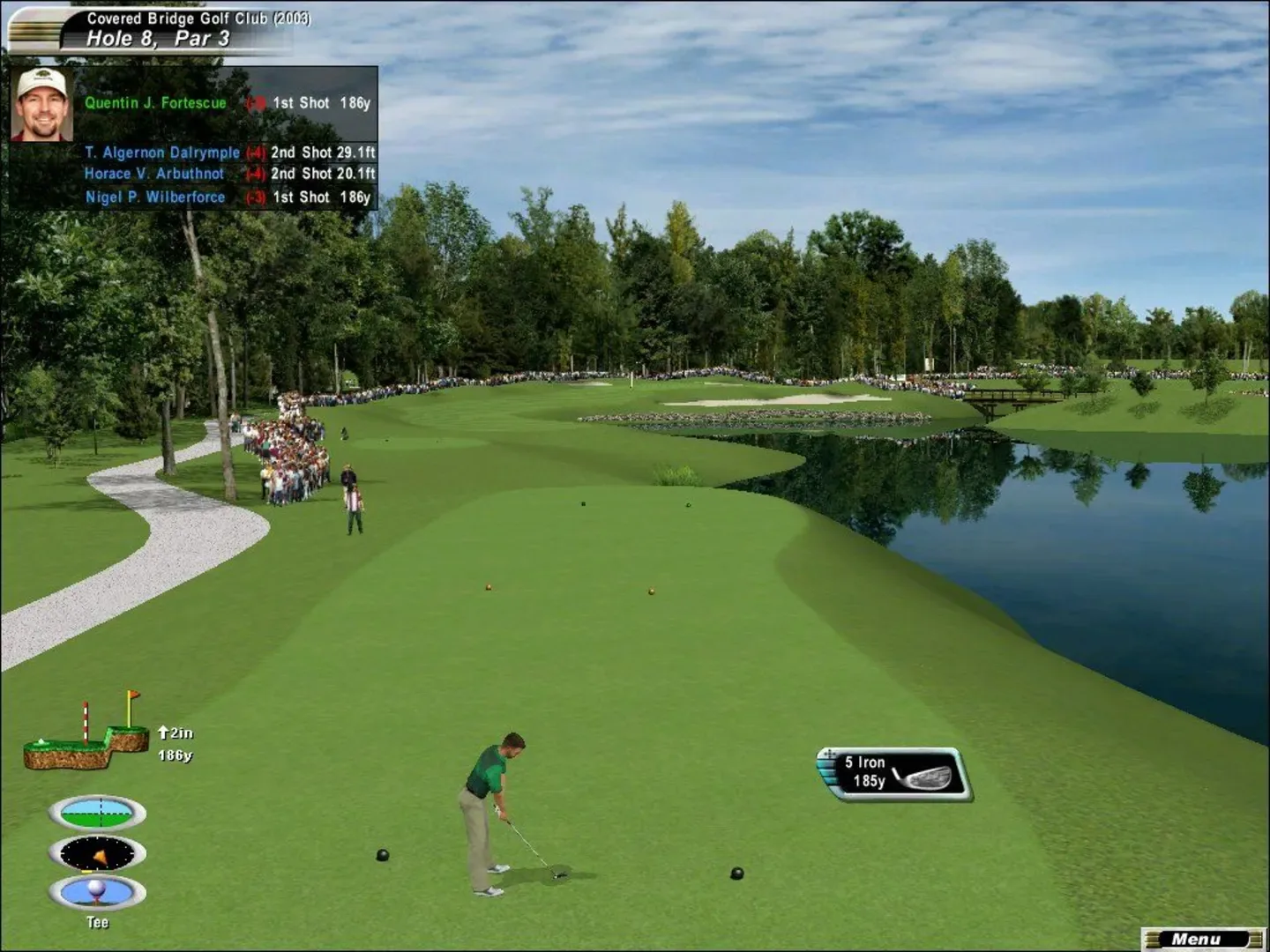The height and width of the screenshot is (952, 1270).
Task: Change the 5 Iron club selection
Action: click(x=894, y=773)
